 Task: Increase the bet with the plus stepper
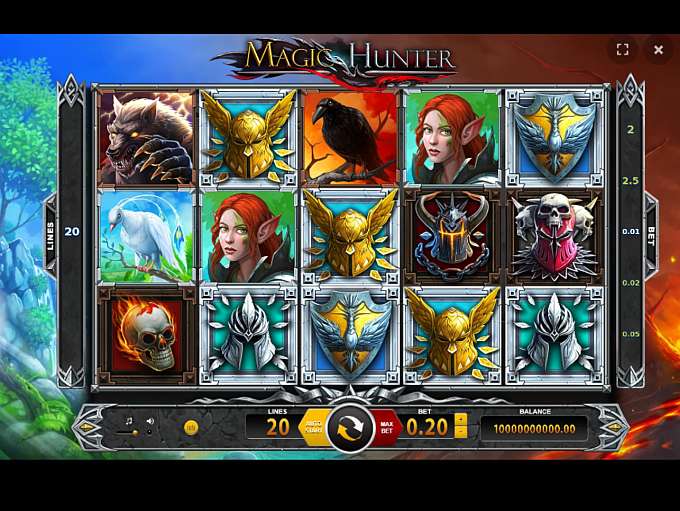(461, 419)
